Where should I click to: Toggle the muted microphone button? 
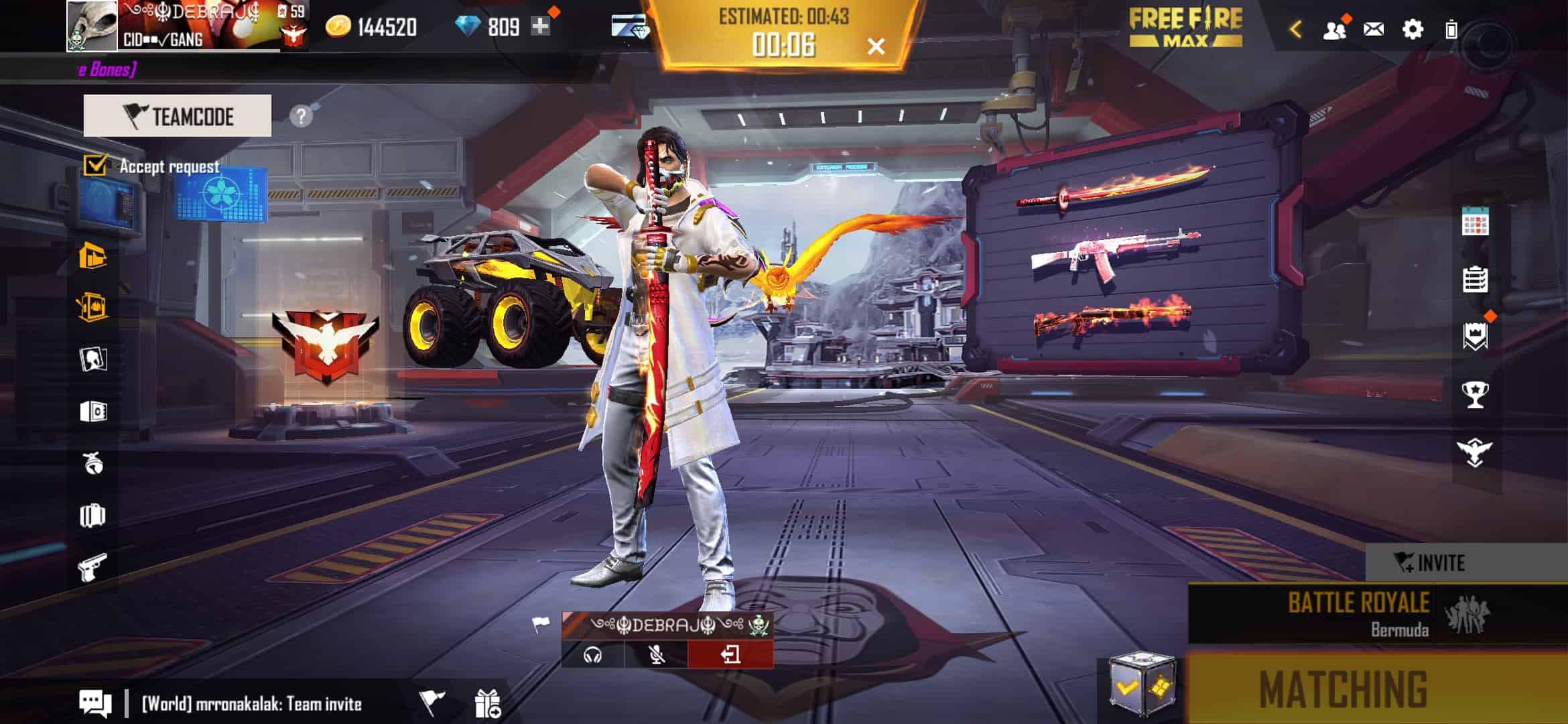[657, 654]
